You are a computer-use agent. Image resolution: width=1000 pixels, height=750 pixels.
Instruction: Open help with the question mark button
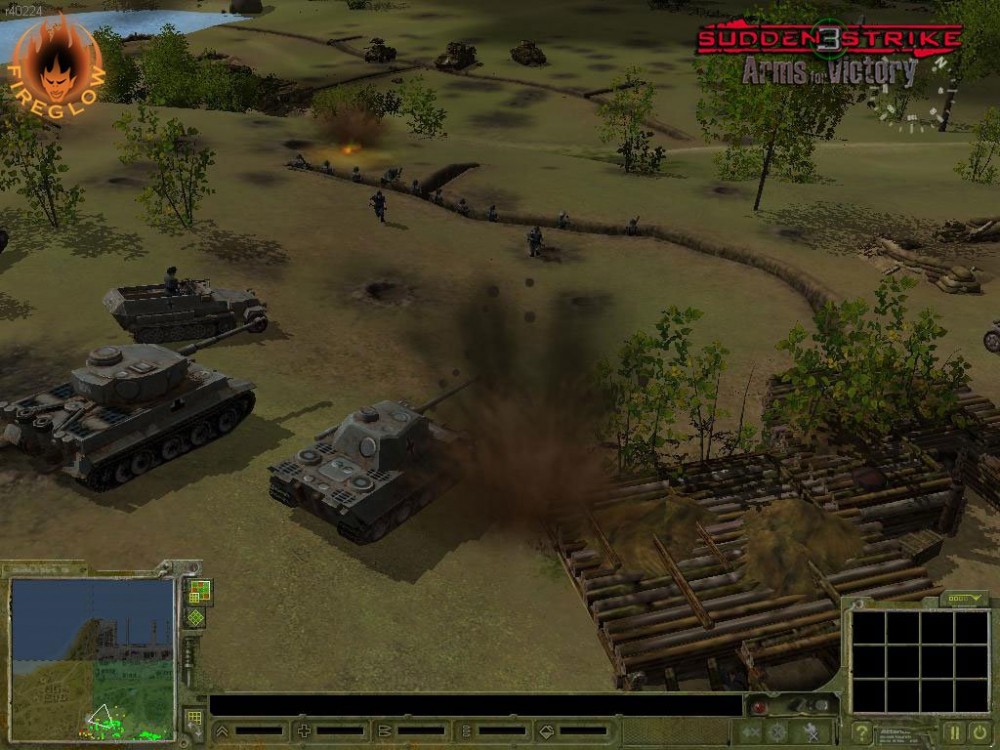click(861, 733)
